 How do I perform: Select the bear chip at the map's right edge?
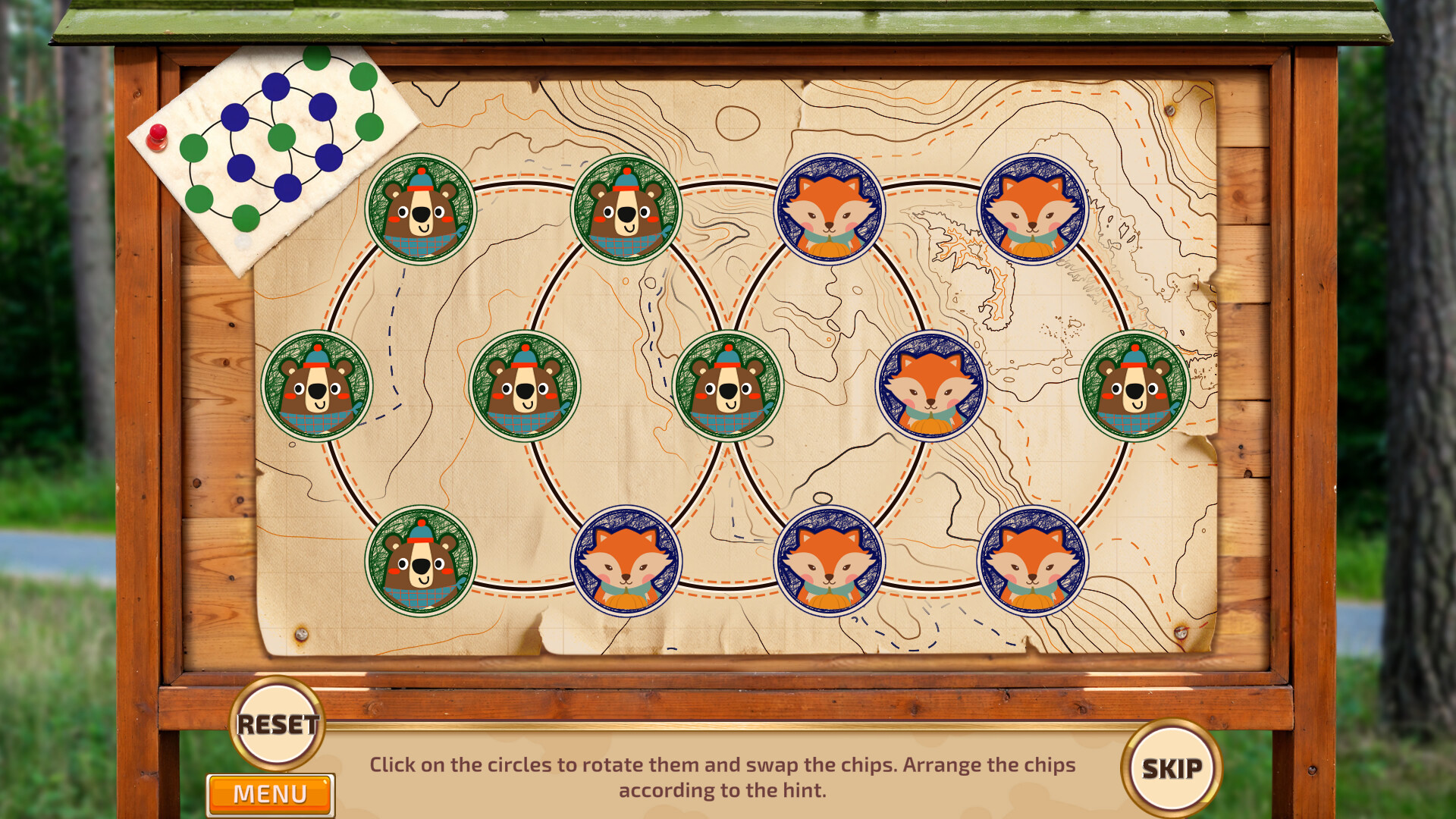[1134, 386]
